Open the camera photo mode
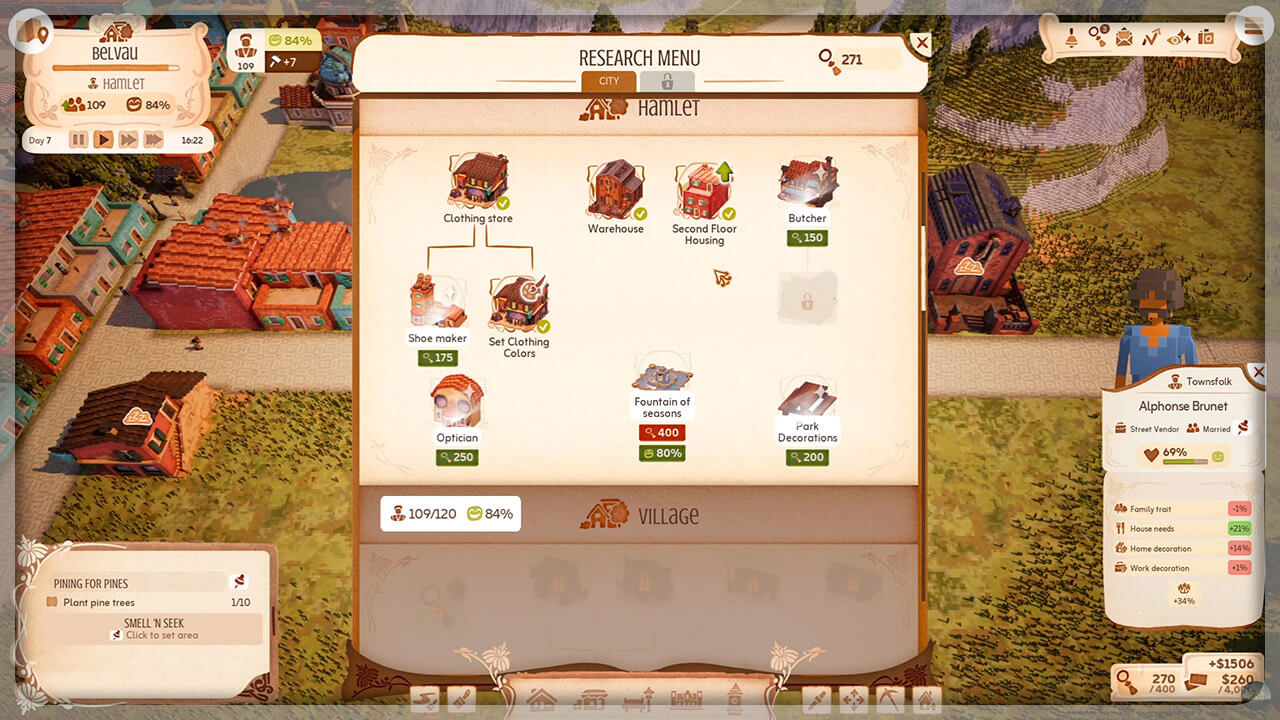Viewport: 1280px width, 720px height. tap(1206, 38)
